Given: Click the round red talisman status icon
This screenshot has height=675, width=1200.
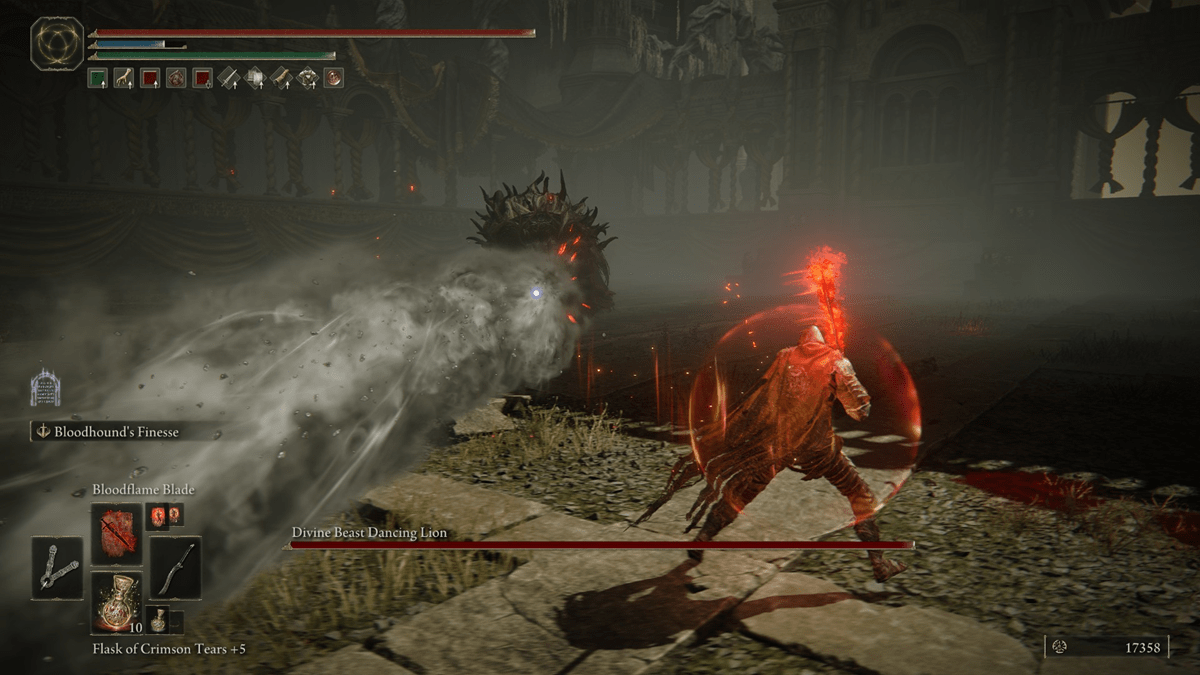Looking at the screenshot, I should [333, 78].
